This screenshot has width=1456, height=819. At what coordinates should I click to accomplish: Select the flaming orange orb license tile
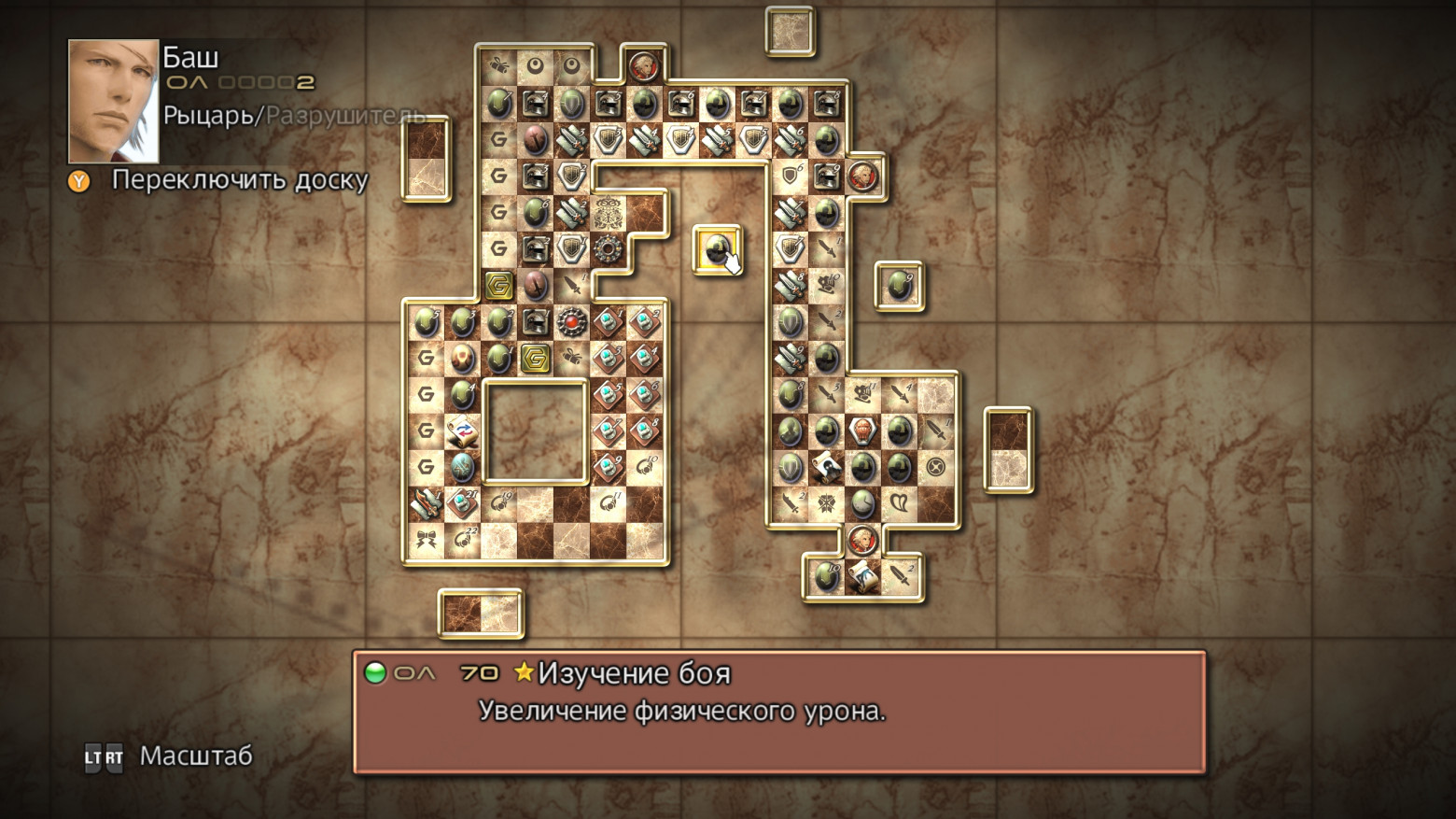[463, 358]
